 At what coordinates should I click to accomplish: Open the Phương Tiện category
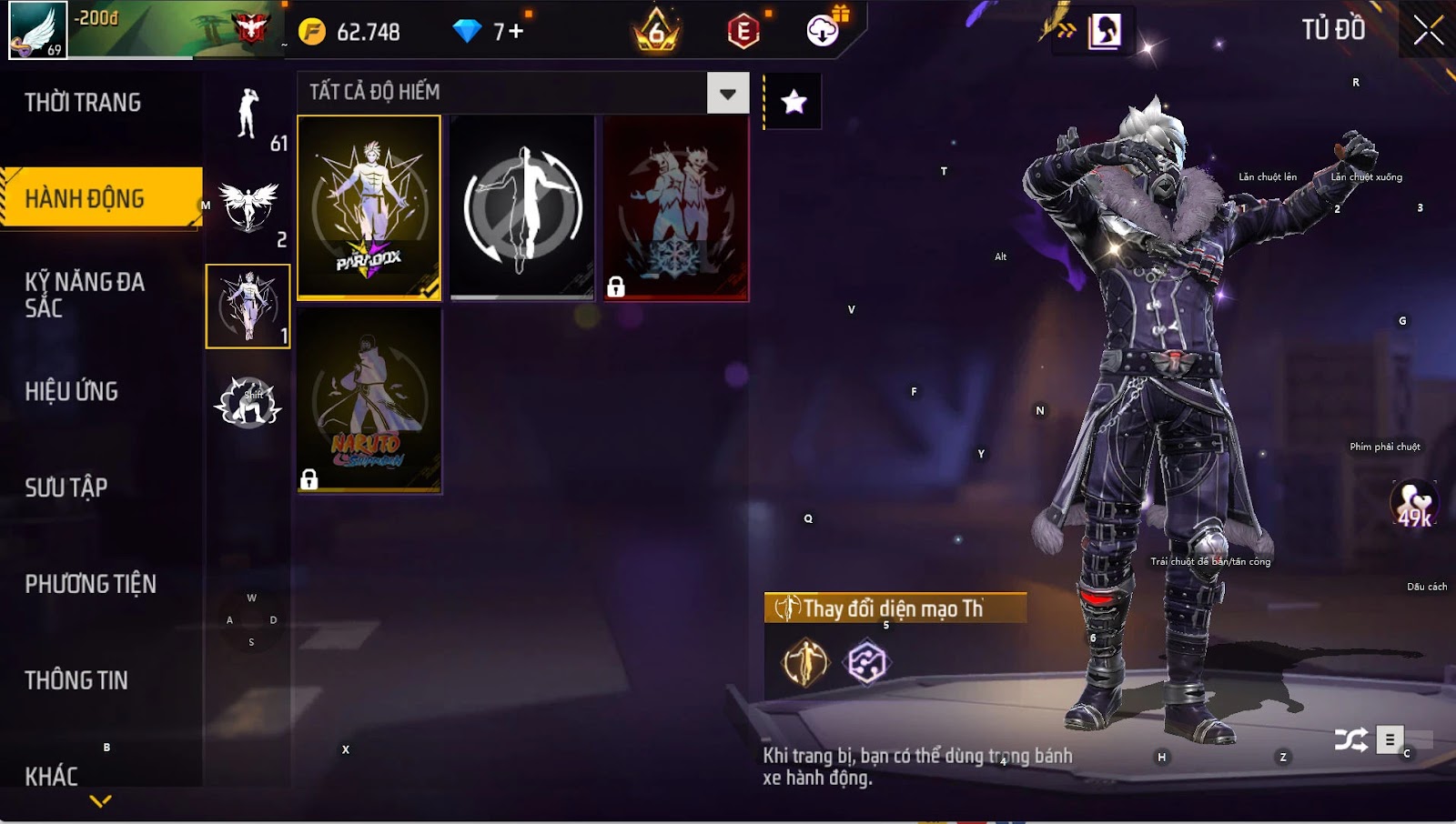pyautogui.click(x=91, y=584)
